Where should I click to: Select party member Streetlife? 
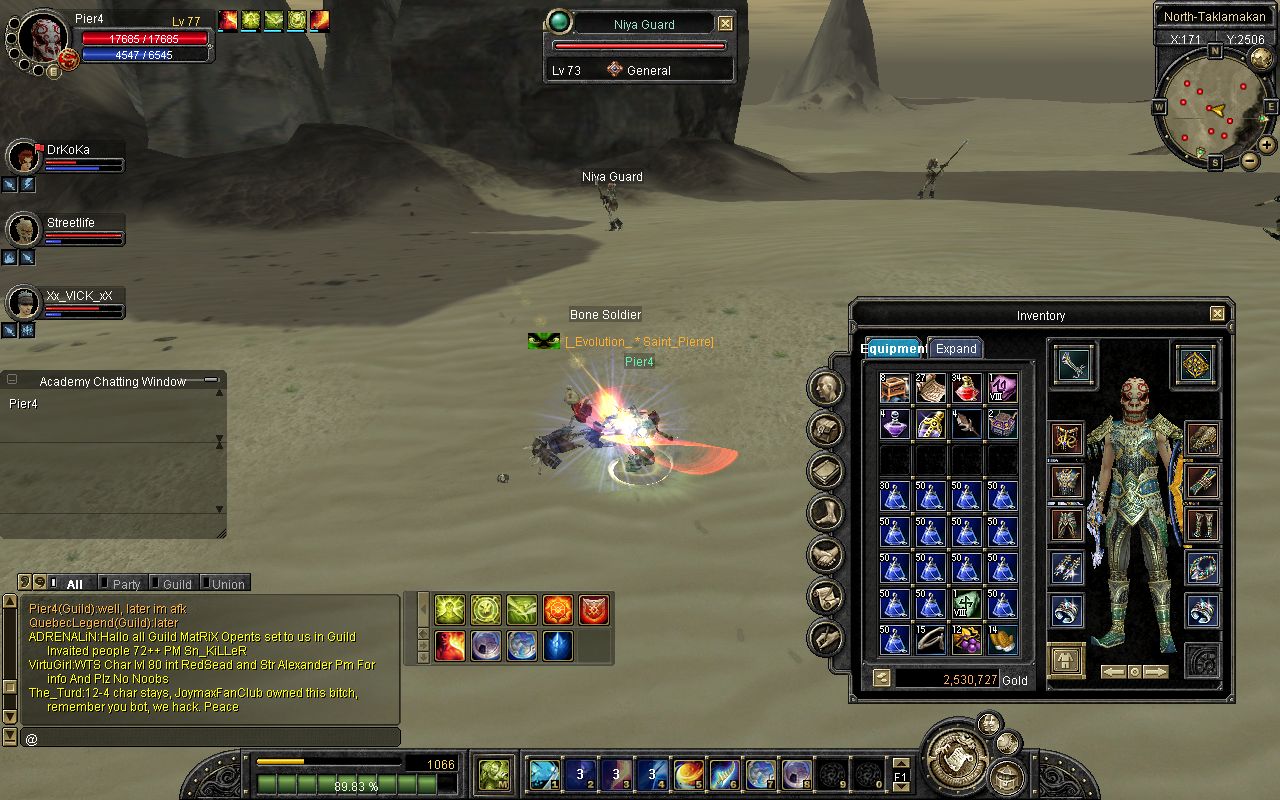70,223
